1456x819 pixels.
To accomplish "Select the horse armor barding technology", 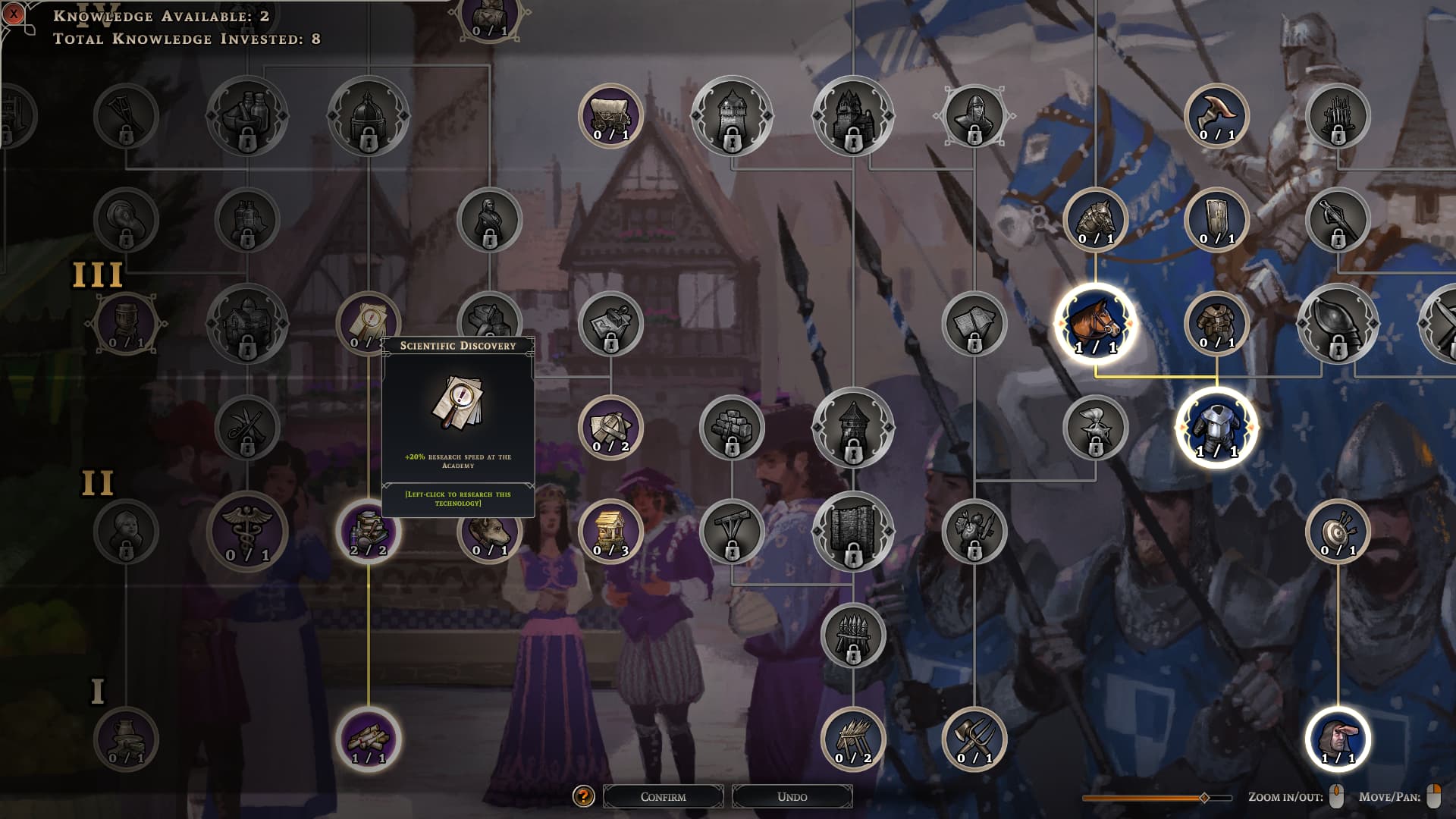I will coord(1095,220).
